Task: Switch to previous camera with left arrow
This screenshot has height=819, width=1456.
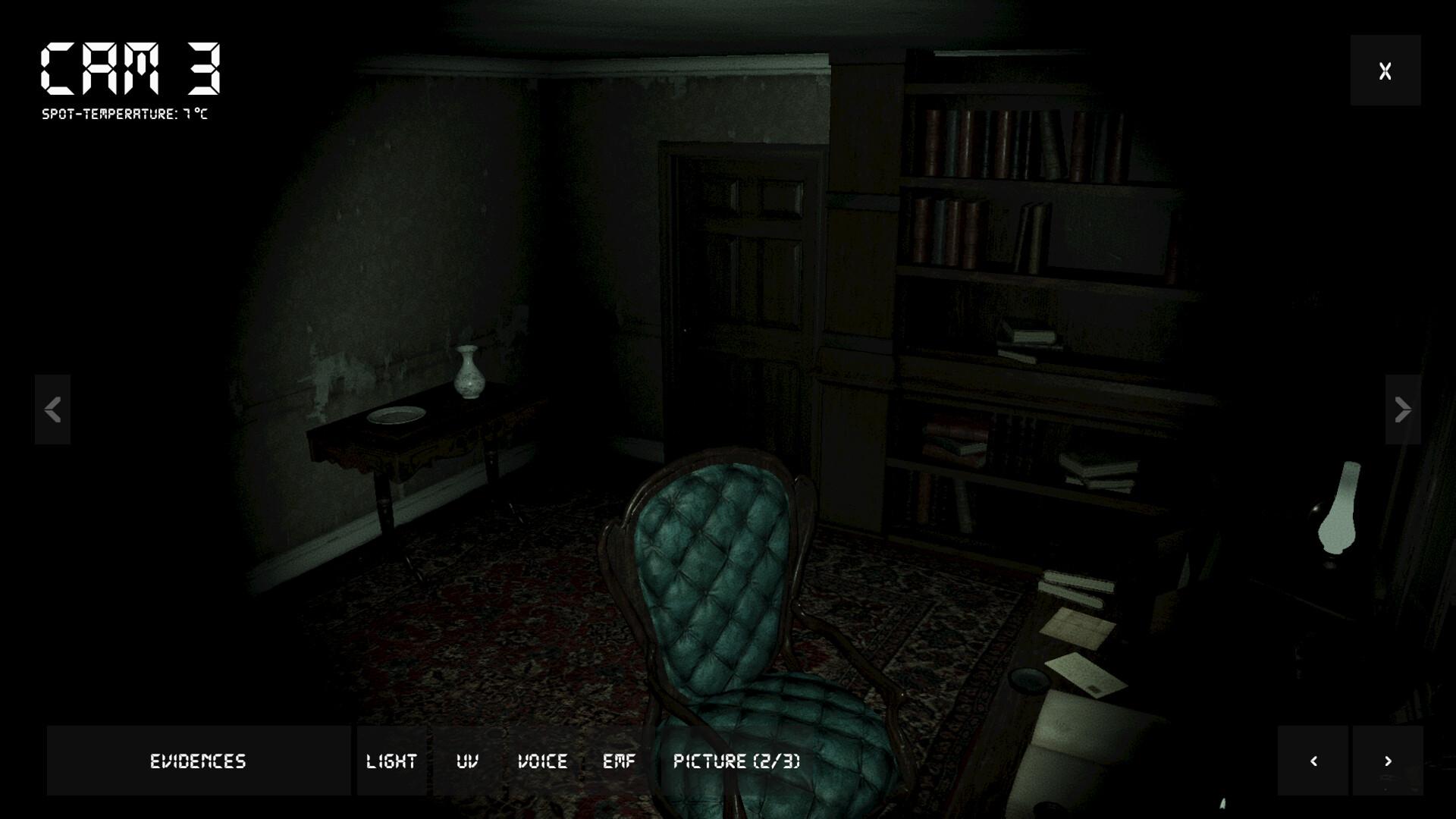Action: [52, 410]
